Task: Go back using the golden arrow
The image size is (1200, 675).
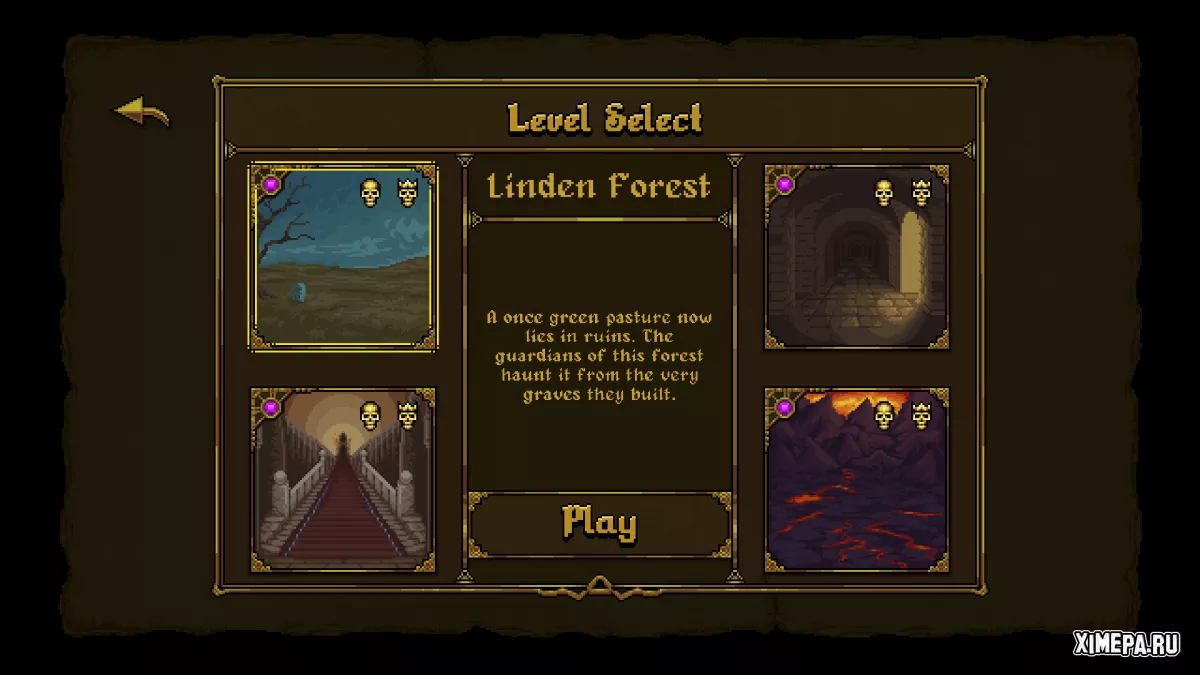Action: [142, 112]
